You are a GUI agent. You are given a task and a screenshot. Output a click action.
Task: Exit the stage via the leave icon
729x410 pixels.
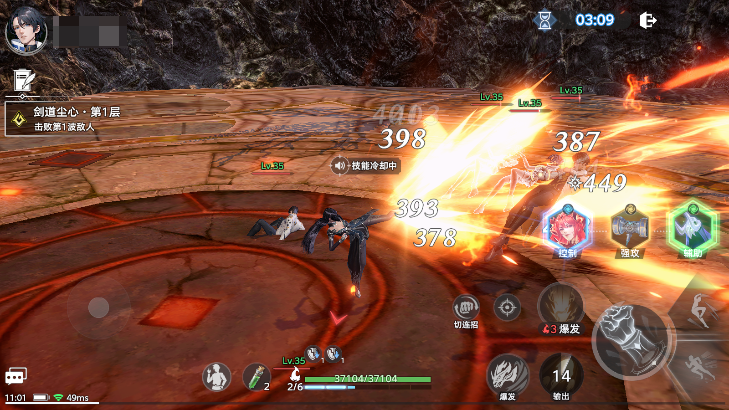pyautogui.click(x=648, y=19)
